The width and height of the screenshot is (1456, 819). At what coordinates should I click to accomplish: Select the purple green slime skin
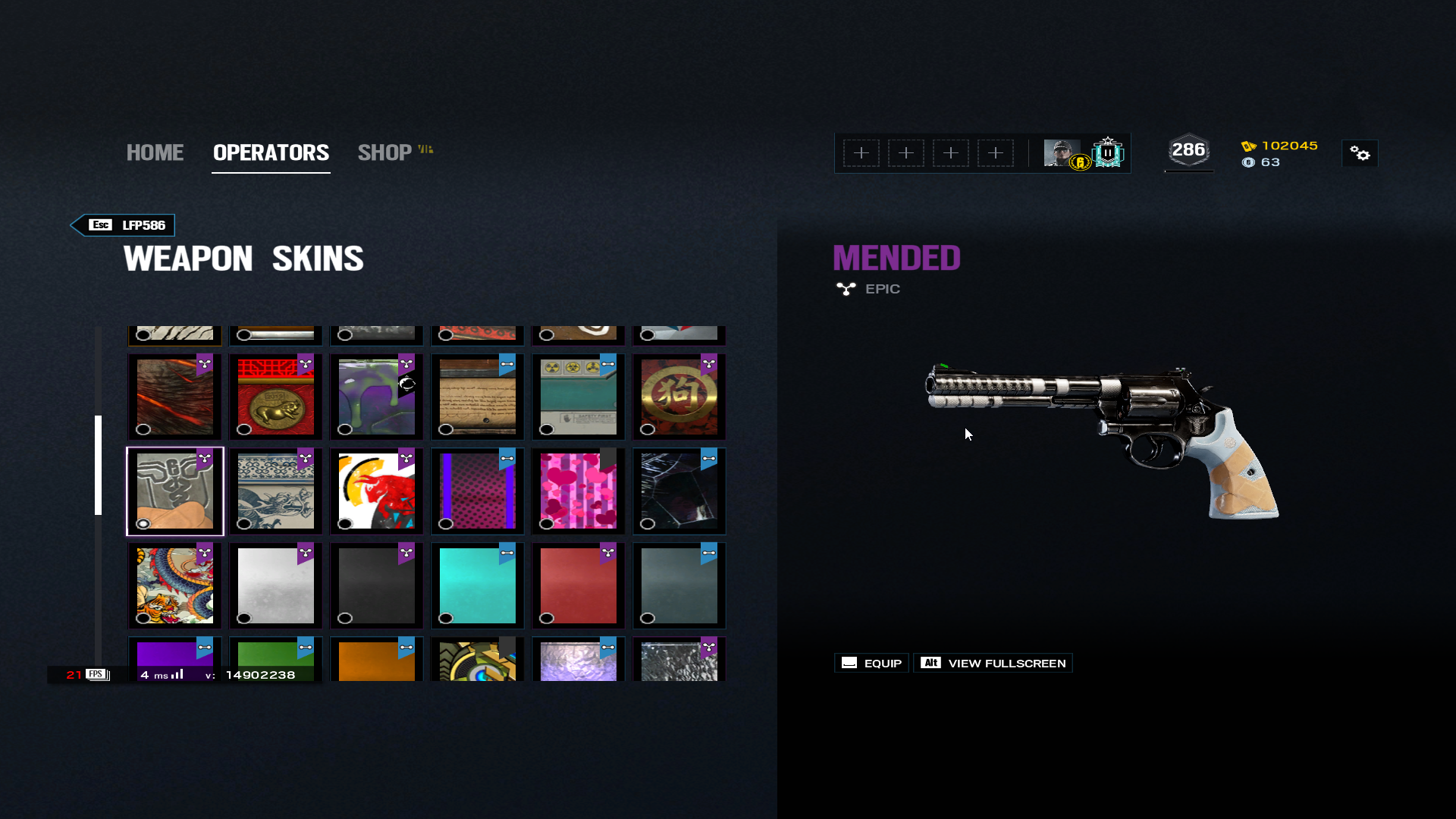click(x=377, y=397)
